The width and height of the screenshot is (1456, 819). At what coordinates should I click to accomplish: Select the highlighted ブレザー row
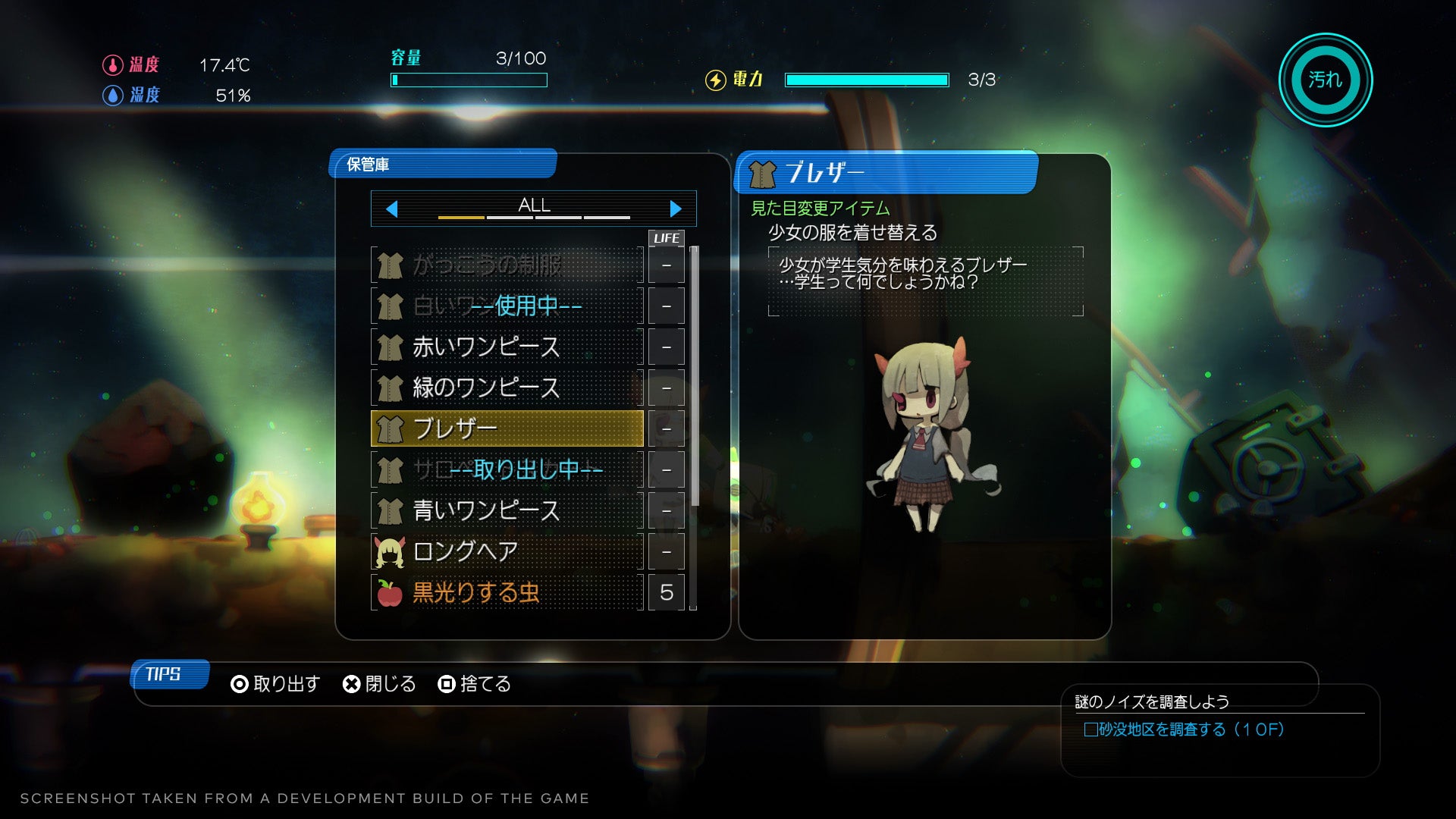(x=507, y=429)
